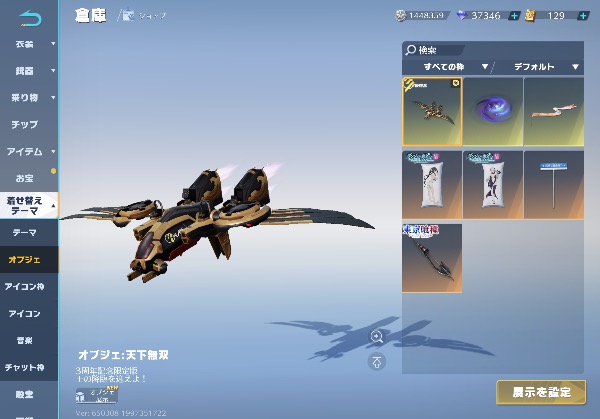
Task: Choose the gold winged aircraft object thumbnail
Action: point(432,111)
